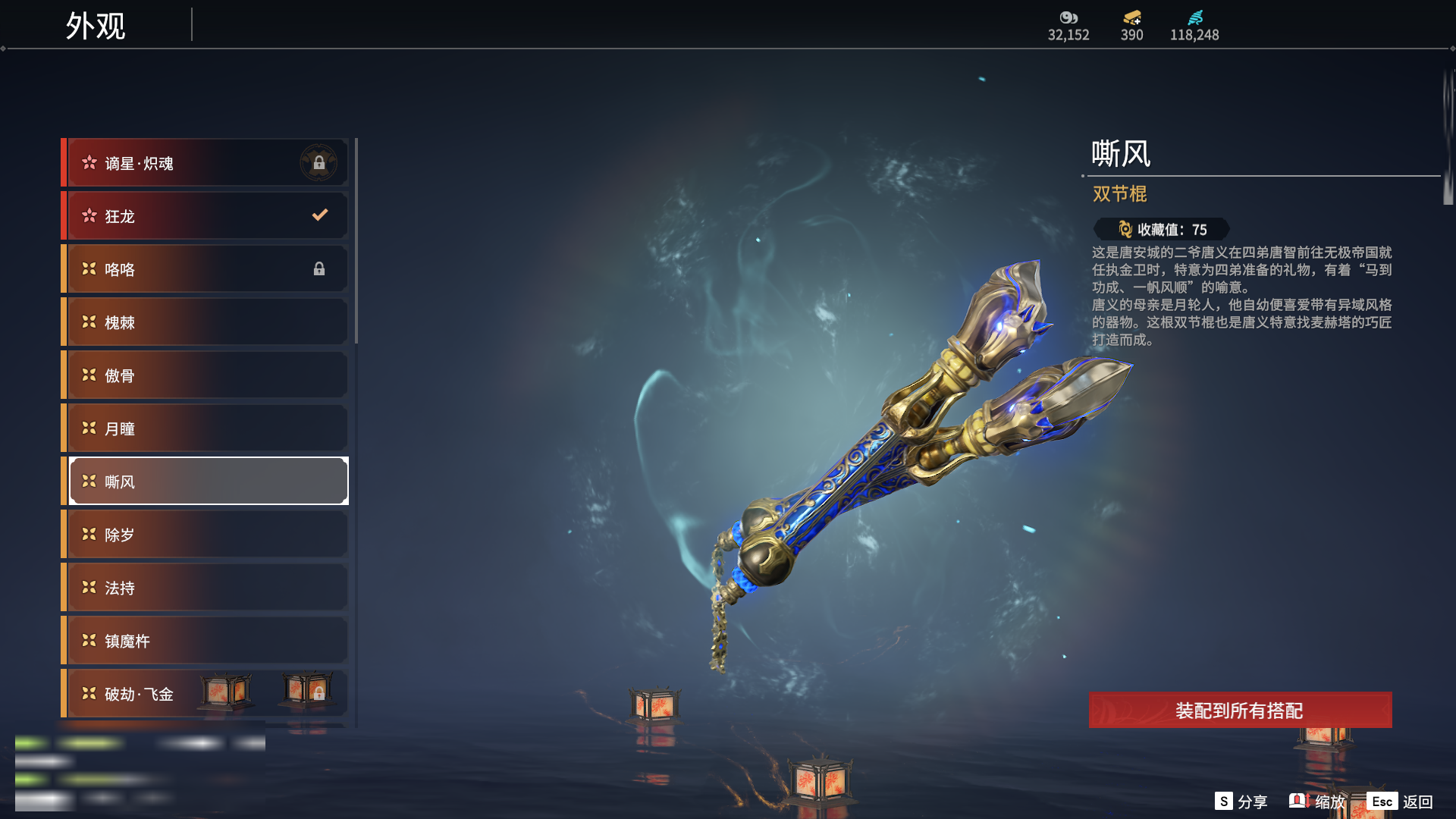Click the skin list scrollbar
This screenshot has height=819, width=1456.
point(356,243)
